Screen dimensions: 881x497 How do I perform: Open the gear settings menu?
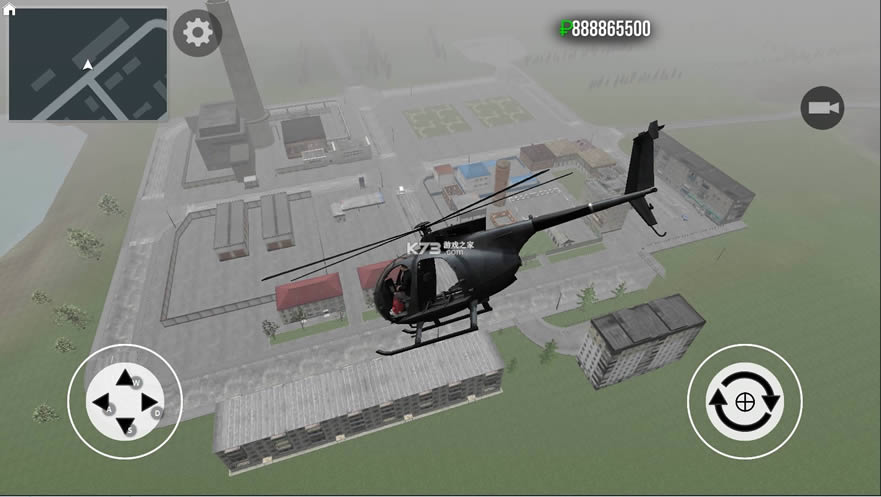[x=197, y=33]
